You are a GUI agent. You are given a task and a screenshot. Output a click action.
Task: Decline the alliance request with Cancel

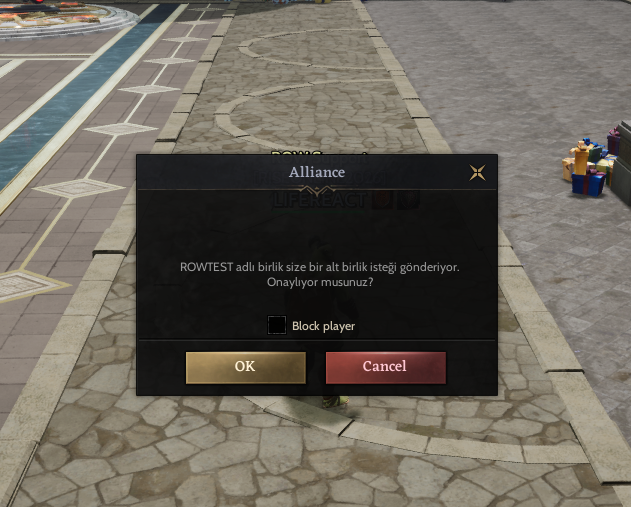[385, 367]
